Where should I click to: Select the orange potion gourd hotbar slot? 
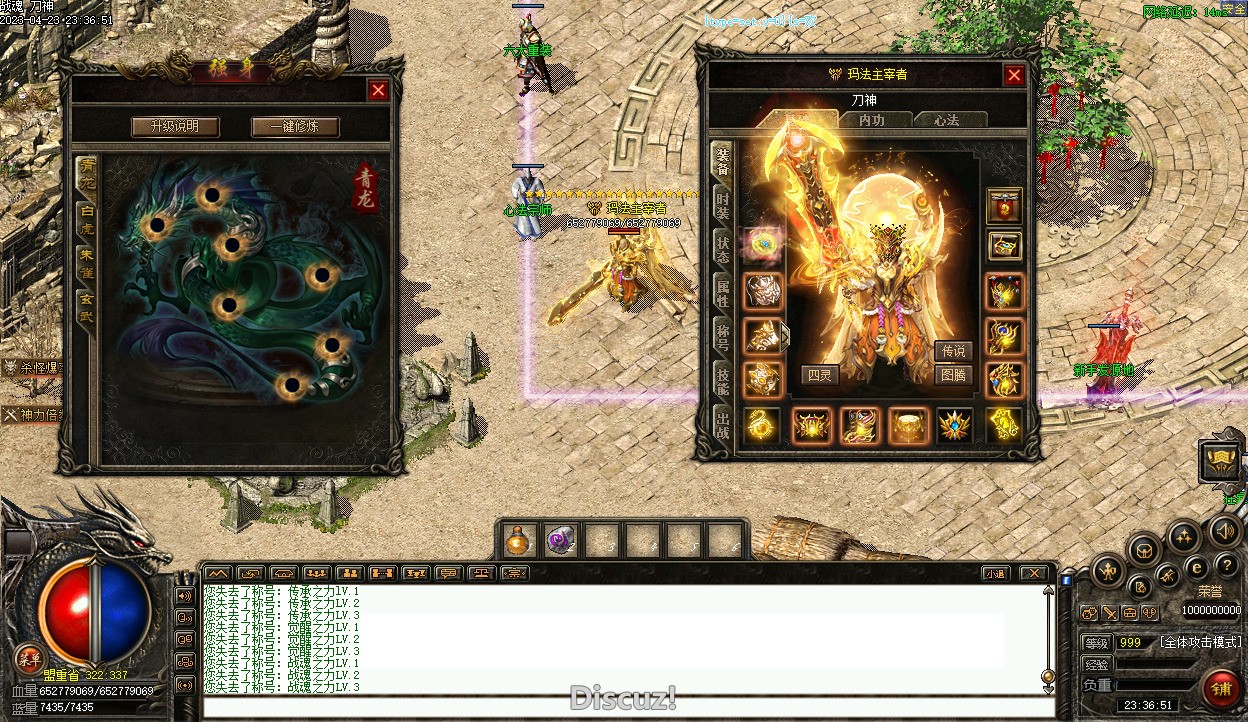[518, 541]
